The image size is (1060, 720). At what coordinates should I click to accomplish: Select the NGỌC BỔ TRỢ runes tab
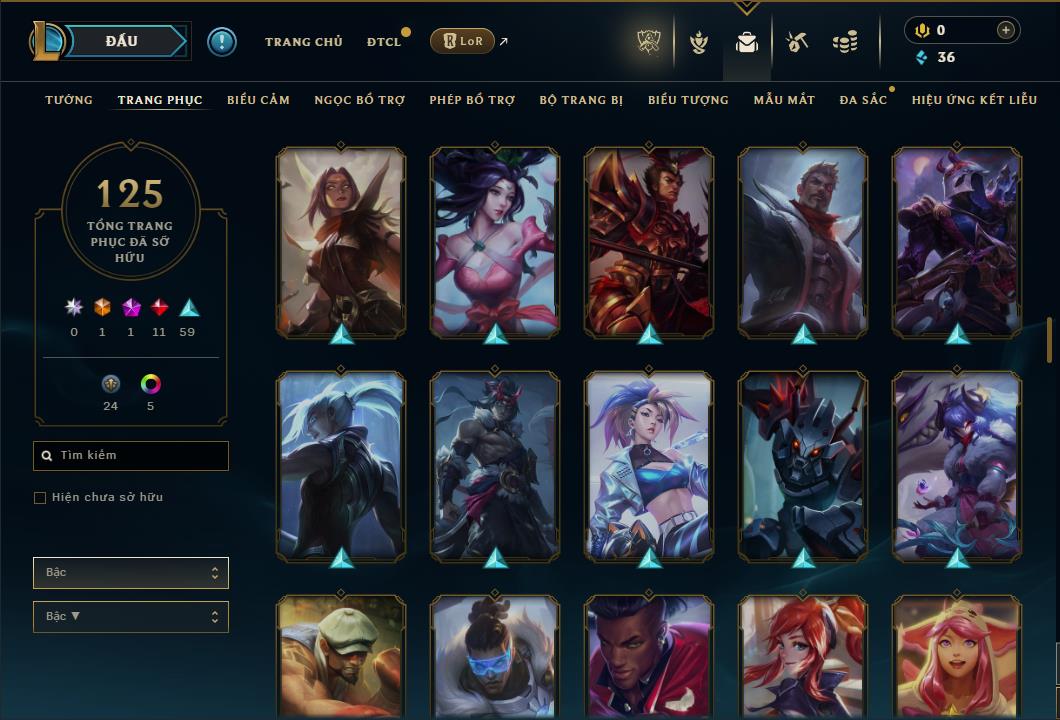click(359, 100)
